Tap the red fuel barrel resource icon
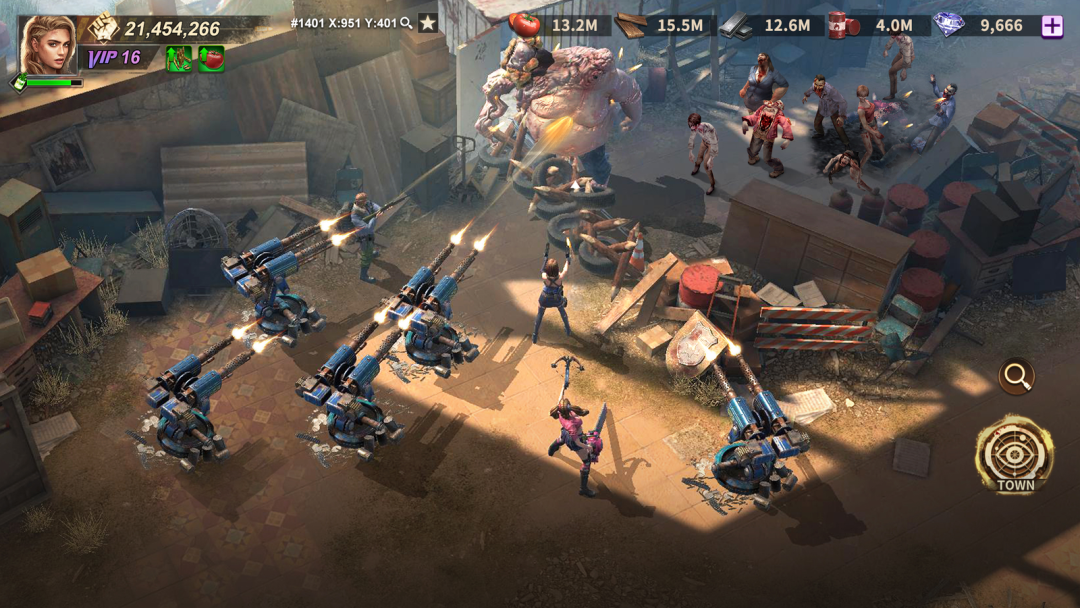The height and width of the screenshot is (608, 1080). click(843, 25)
